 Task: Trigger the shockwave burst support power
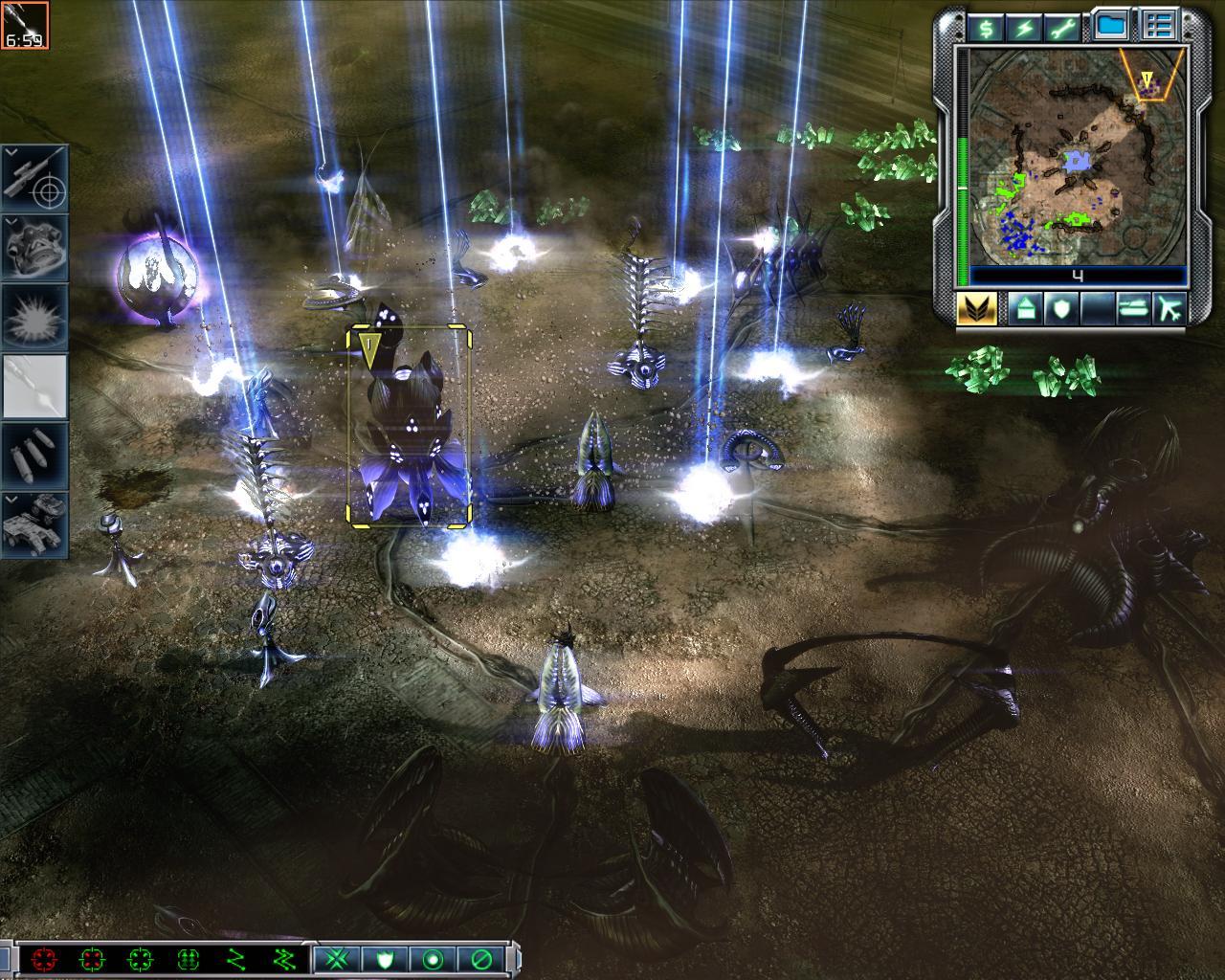pos(34,318)
